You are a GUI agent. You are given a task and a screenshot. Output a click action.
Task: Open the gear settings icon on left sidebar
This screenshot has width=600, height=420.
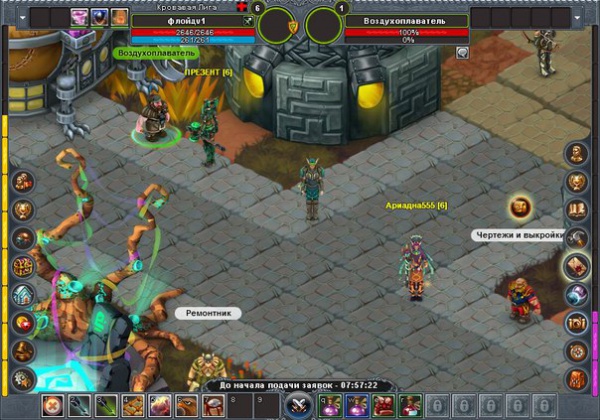[23, 378]
